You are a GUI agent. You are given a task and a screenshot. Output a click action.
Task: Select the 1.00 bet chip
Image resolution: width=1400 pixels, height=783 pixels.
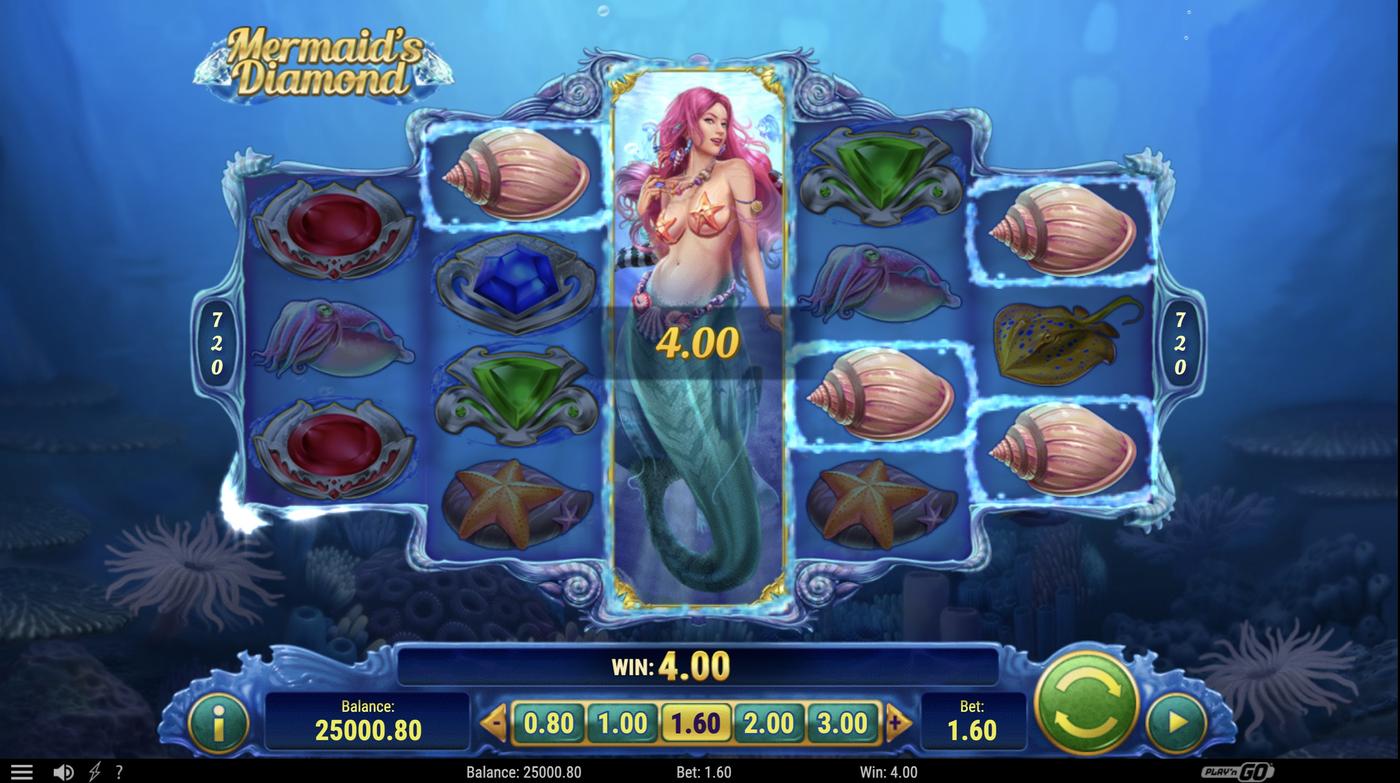[x=622, y=722]
